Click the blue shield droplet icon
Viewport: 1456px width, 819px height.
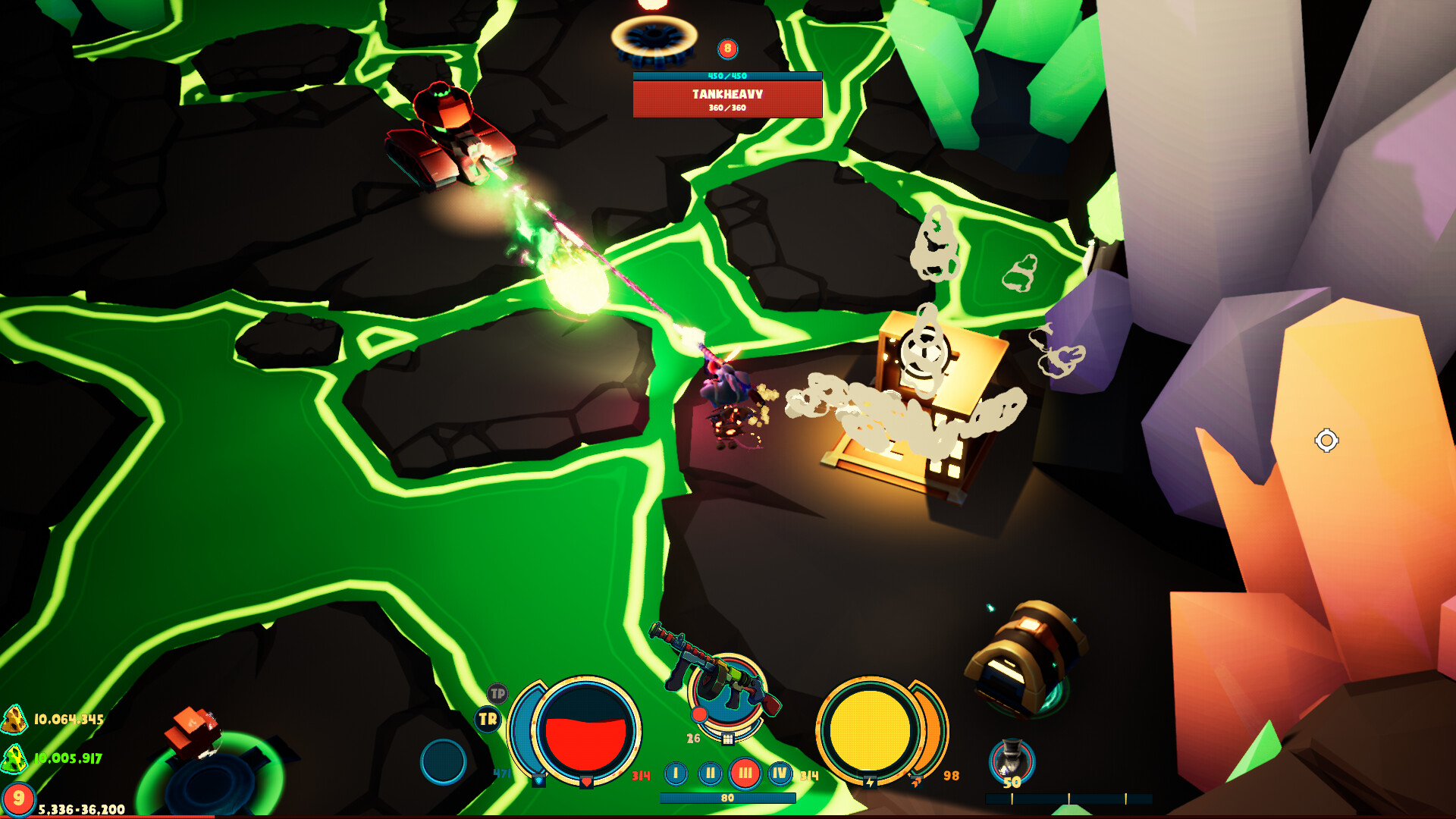tap(539, 780)
